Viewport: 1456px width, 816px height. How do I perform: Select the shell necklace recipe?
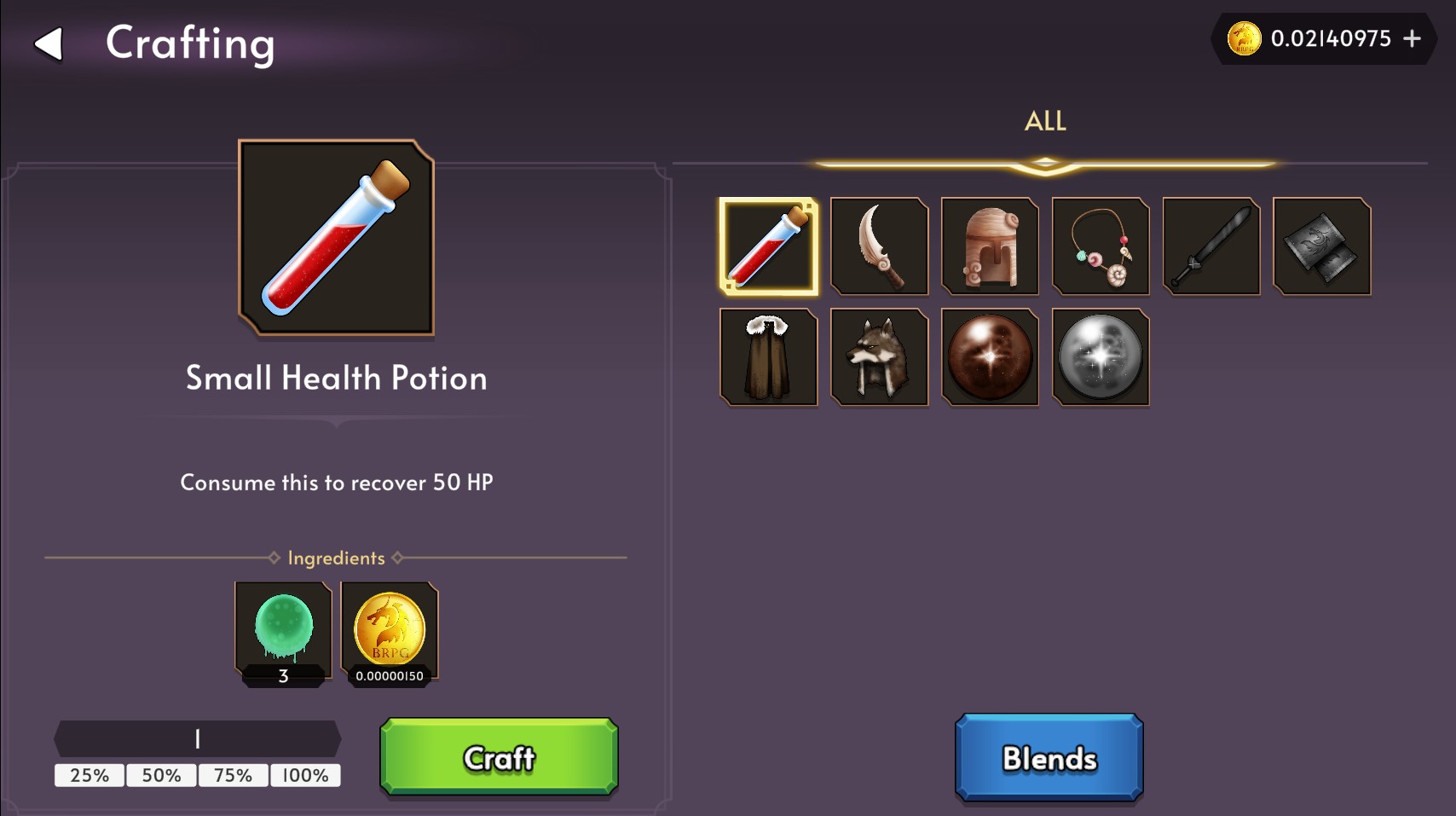(x=1101, y=246)
